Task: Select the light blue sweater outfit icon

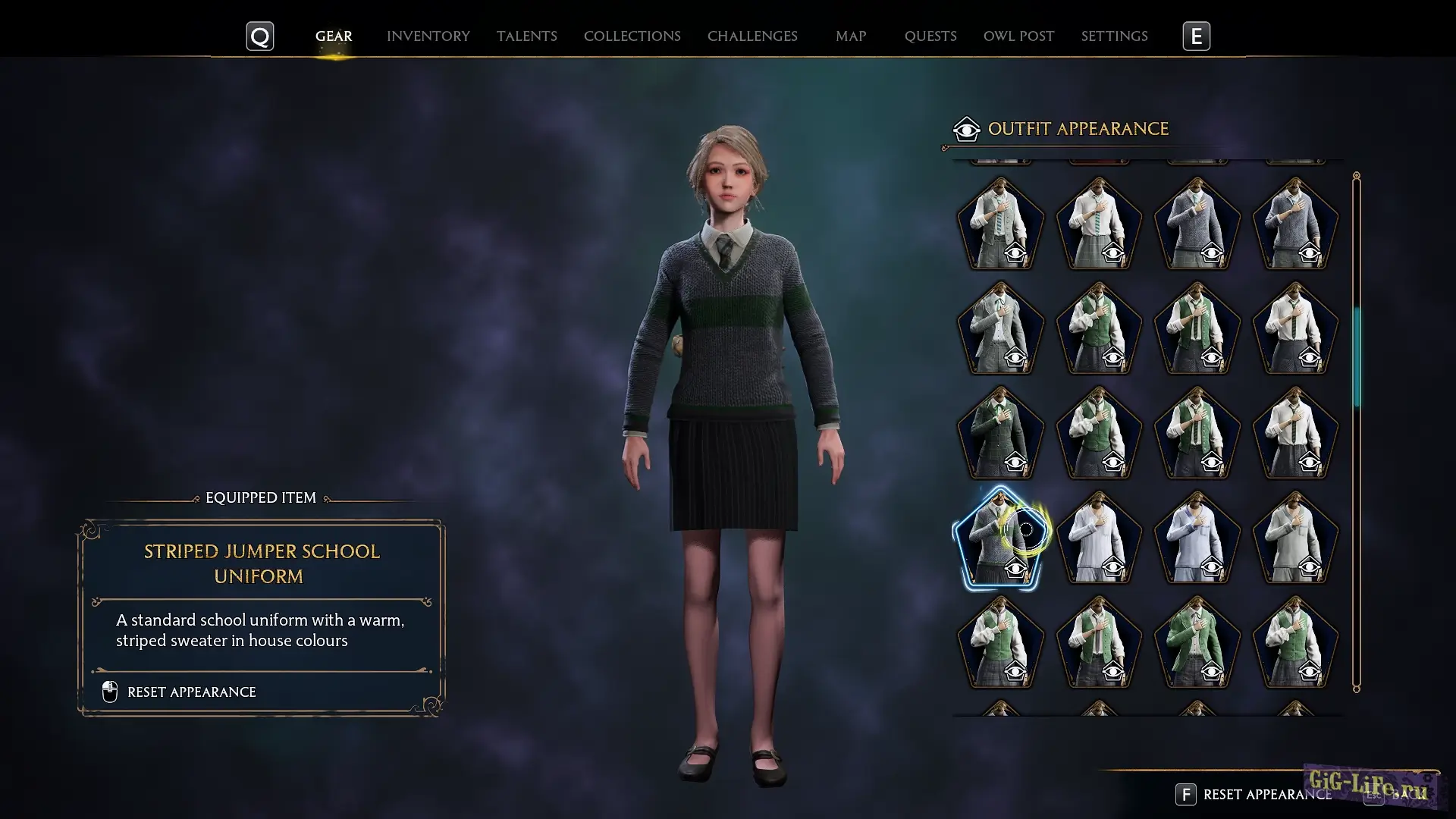Action: tap(1197, 538)
